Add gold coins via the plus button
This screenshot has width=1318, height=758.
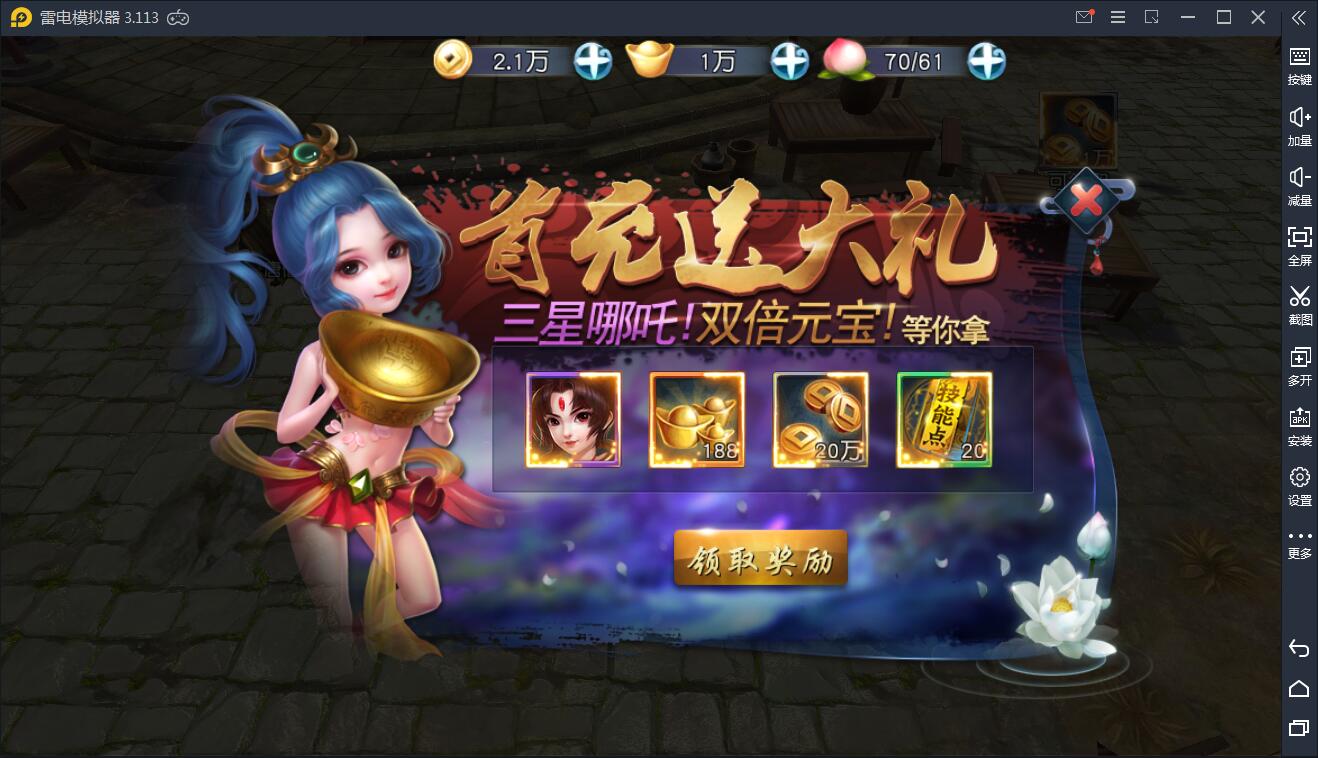592,62
